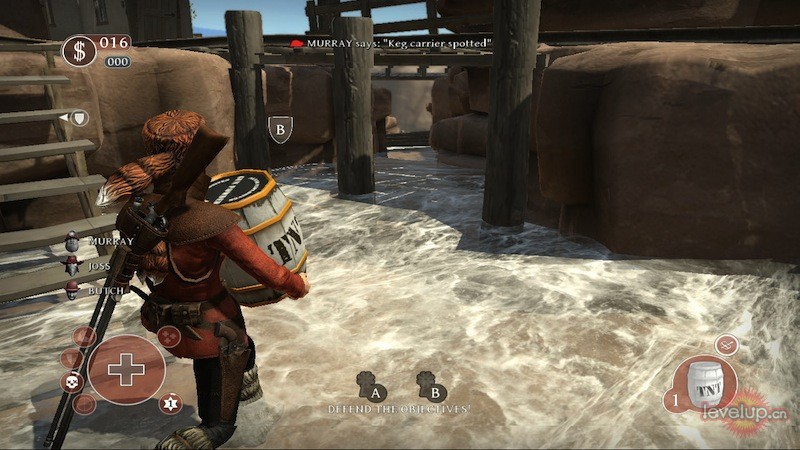
Task: Click the dollar sign money icon
Action: pos(79,51)
